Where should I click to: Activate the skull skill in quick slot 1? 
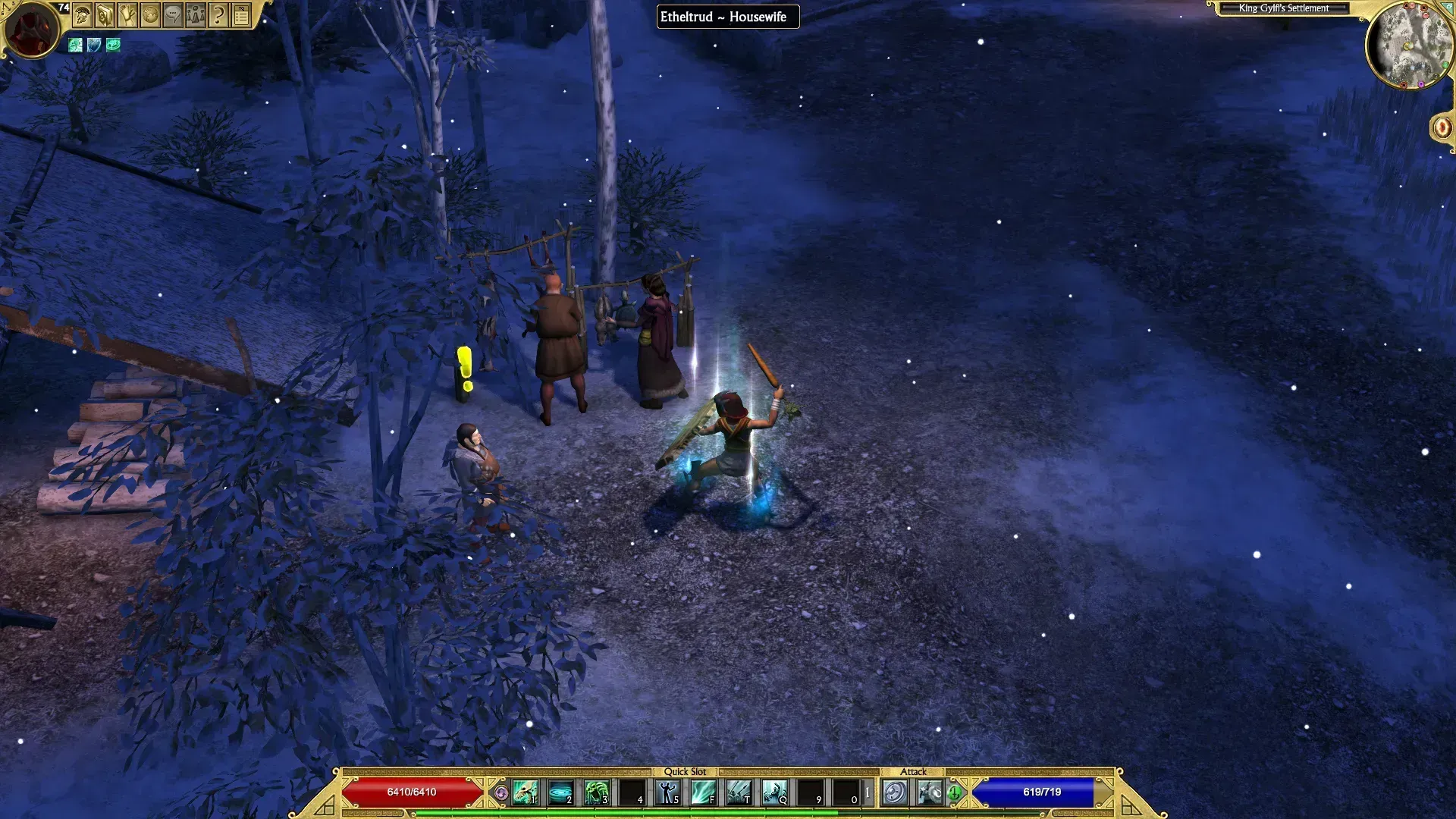pyautogui.click(x=525, y=792)
